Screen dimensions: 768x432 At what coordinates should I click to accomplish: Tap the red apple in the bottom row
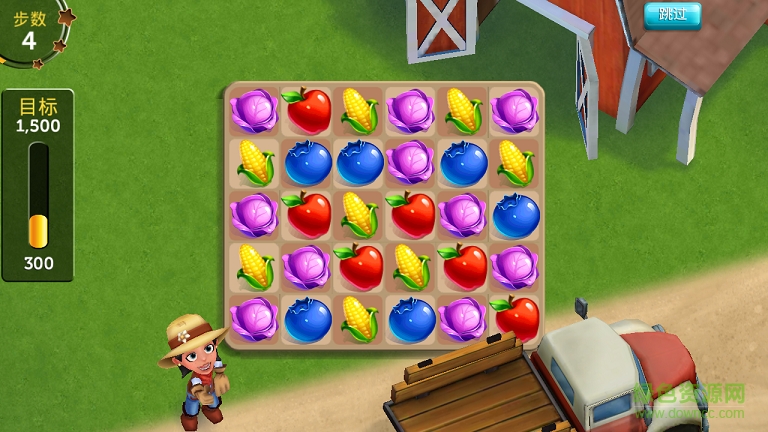pos(515,317)
